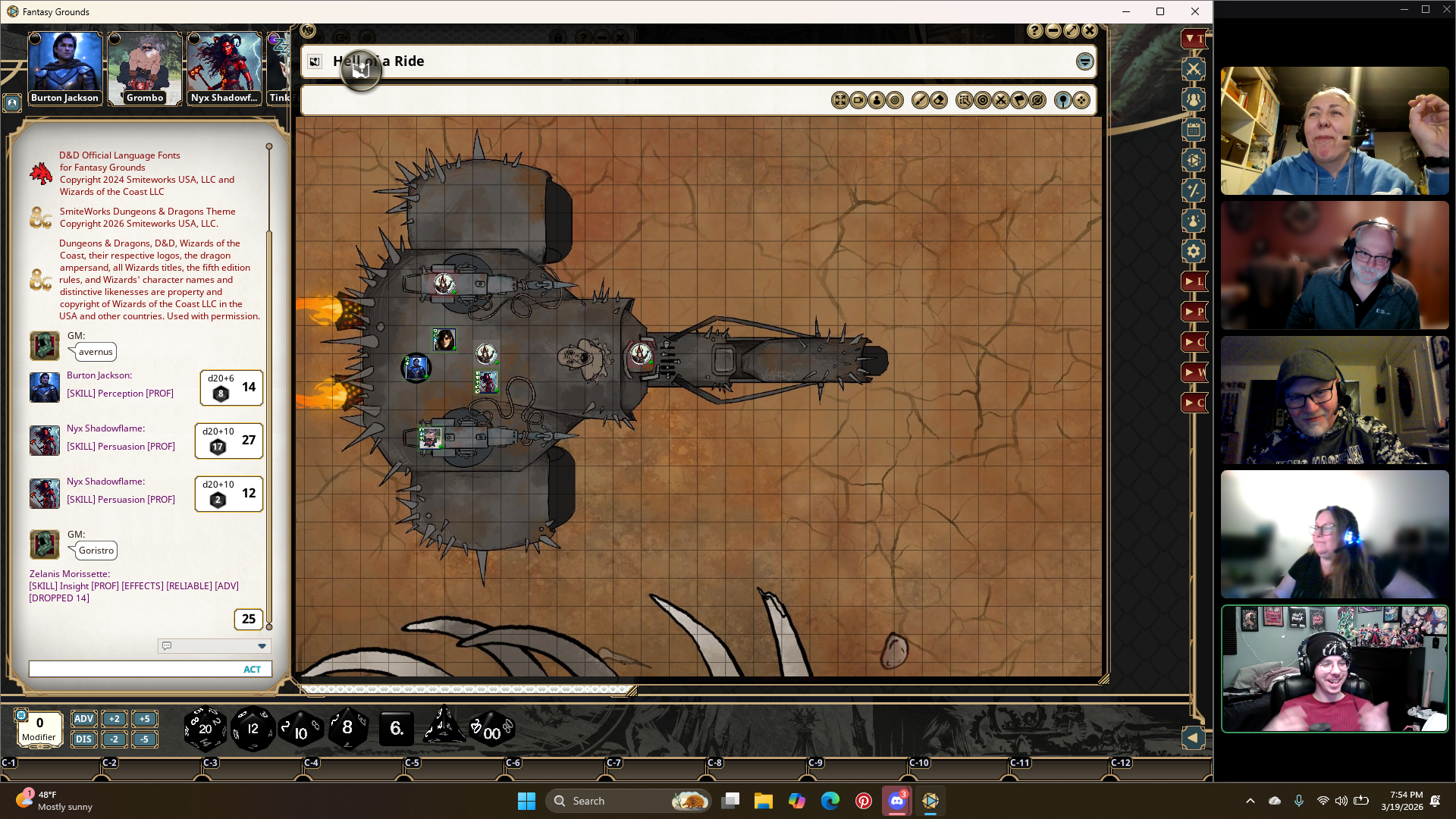The width and height of the screenshot is (1456, 819).
Task: Apply the +5 modifier button
Action: [144, 719]
